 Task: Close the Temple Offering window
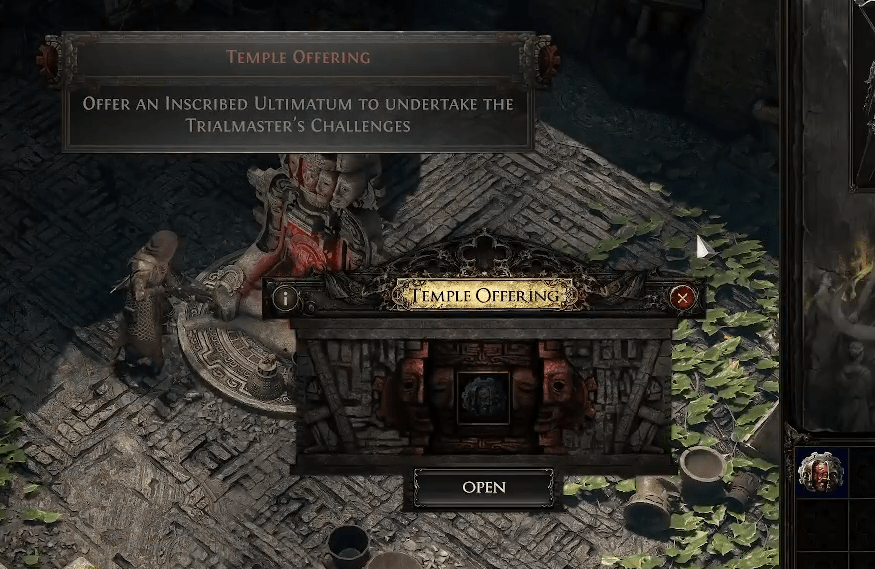[683, 297]
